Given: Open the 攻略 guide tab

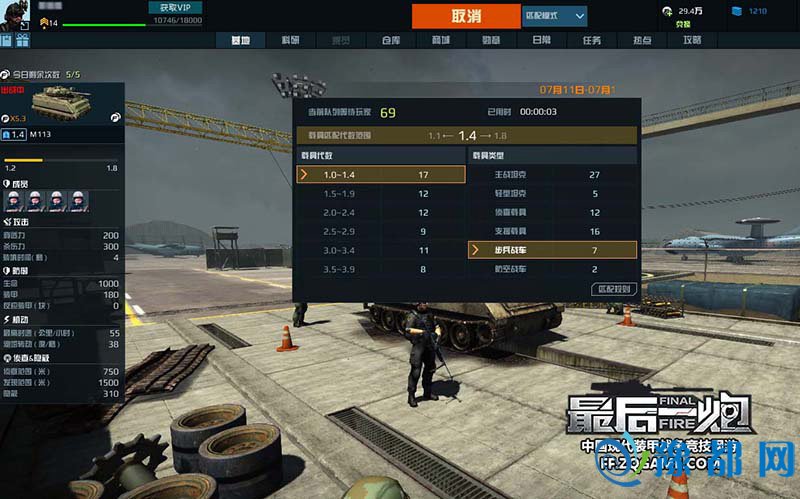Looking at the screenshot, I should click(x=691, y=40).
